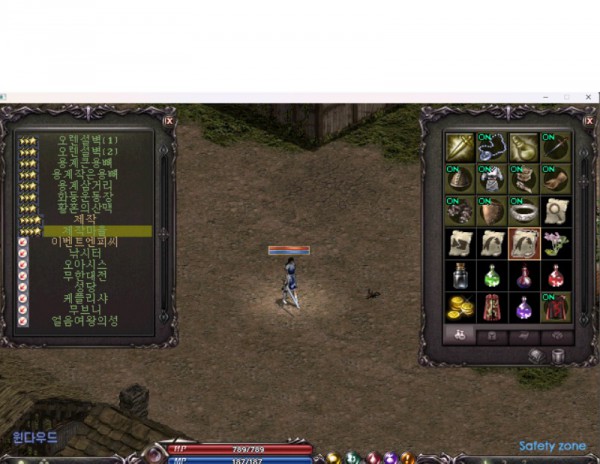This screenshot has height=464, width=600.
Task: Choose the silver ring slot
Action: pos(524,211)
